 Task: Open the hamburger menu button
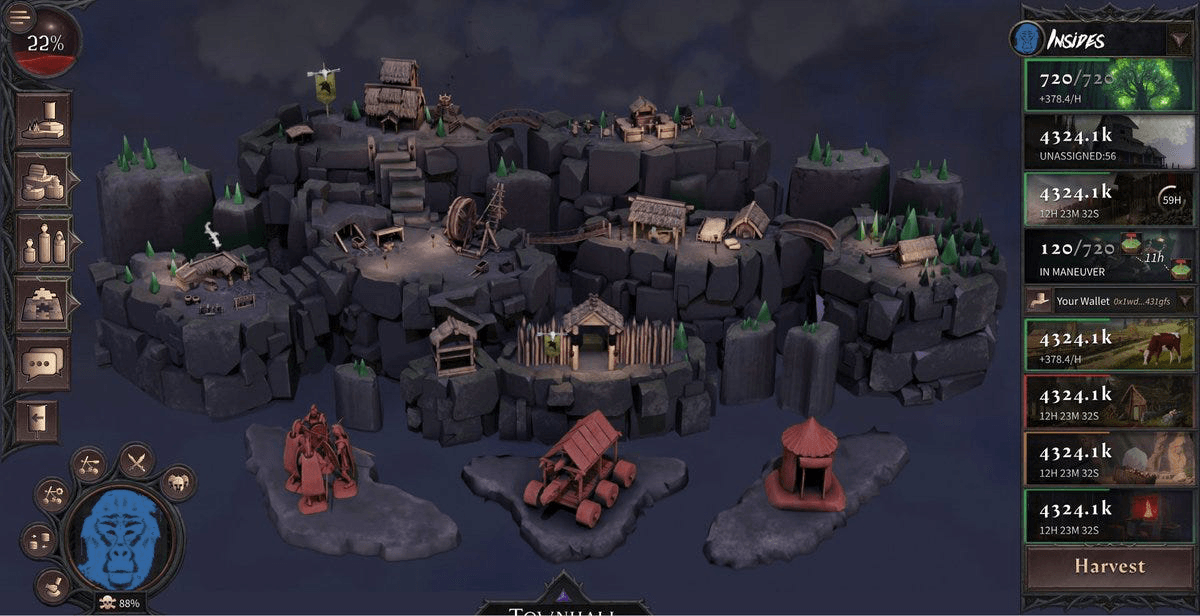coord(20,15)
